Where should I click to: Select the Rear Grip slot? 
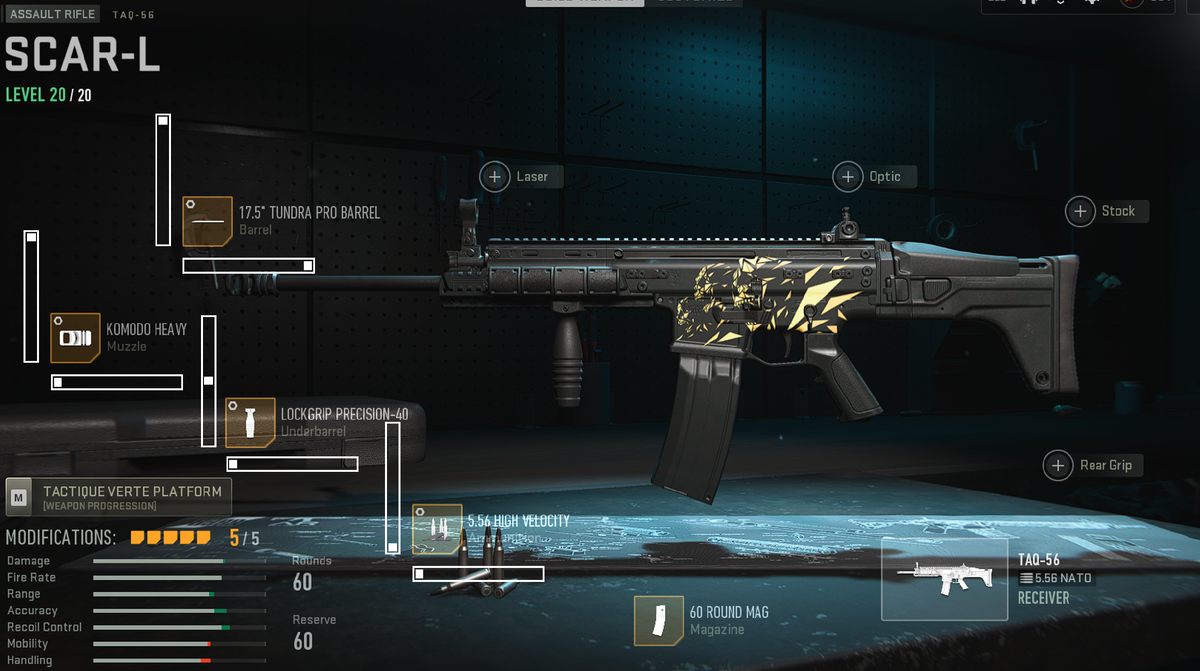point(1058,465)
